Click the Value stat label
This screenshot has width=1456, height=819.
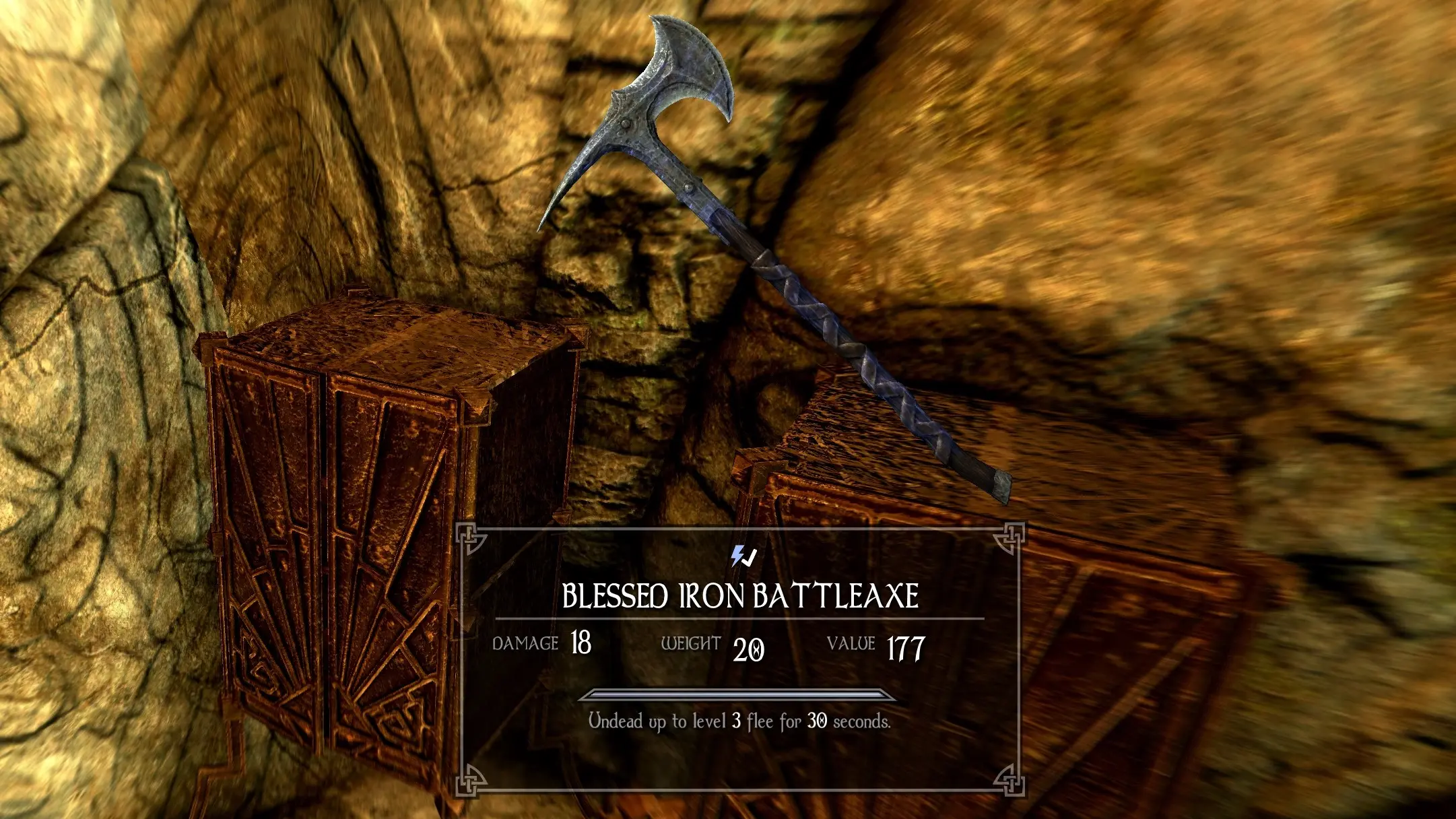[854, 645]
